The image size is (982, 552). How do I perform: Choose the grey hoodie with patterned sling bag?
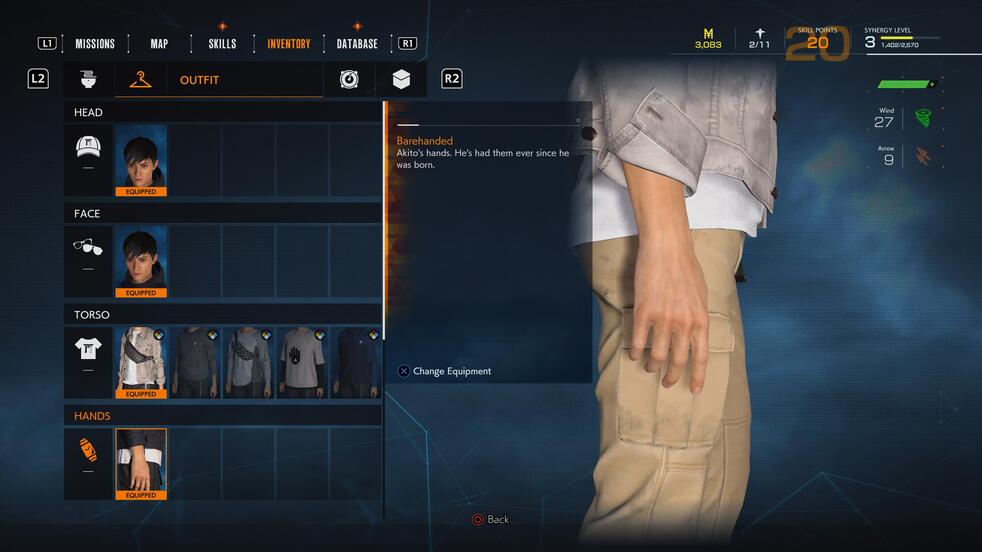click(248, 362)
